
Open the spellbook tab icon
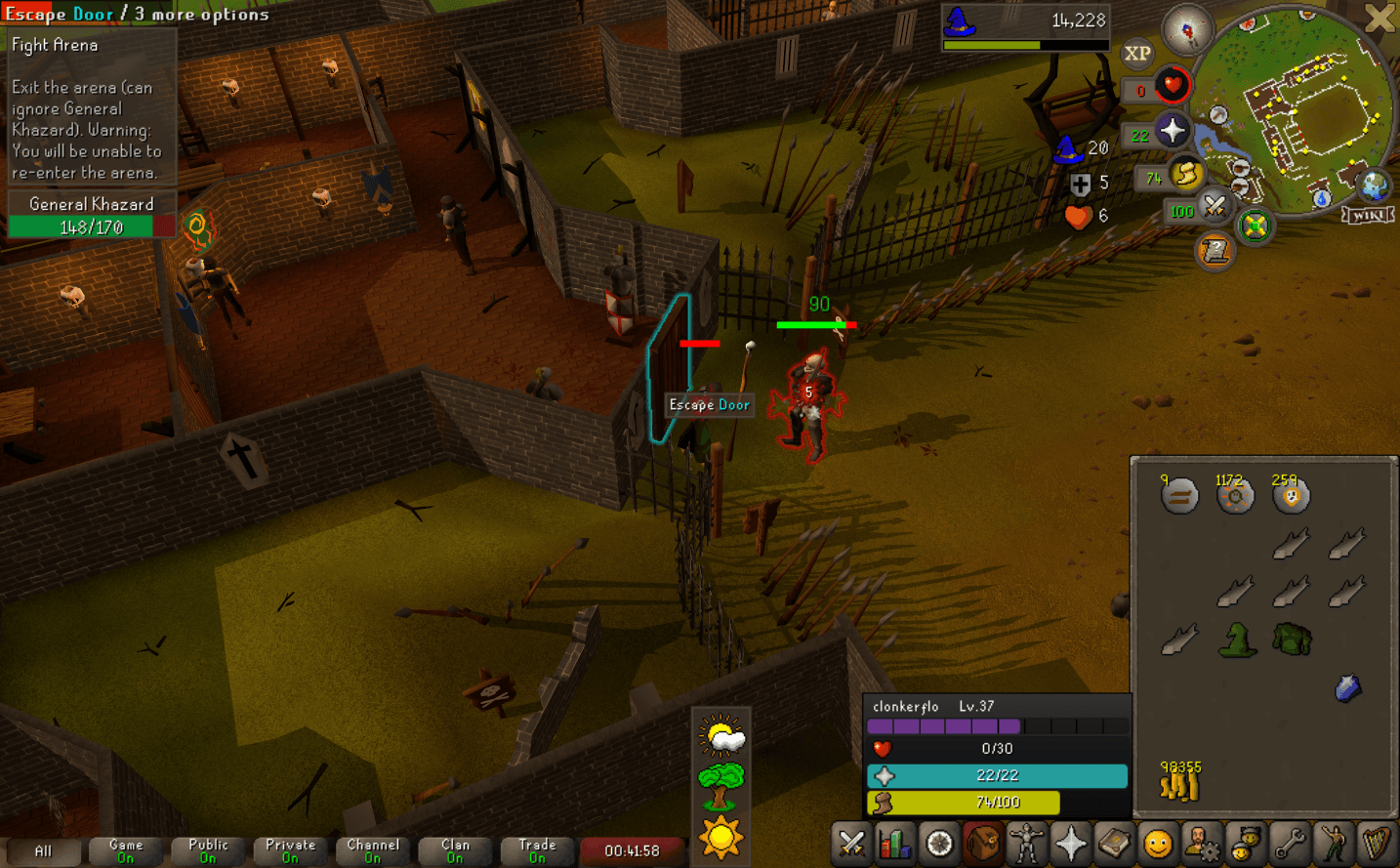pos(1114,843)
